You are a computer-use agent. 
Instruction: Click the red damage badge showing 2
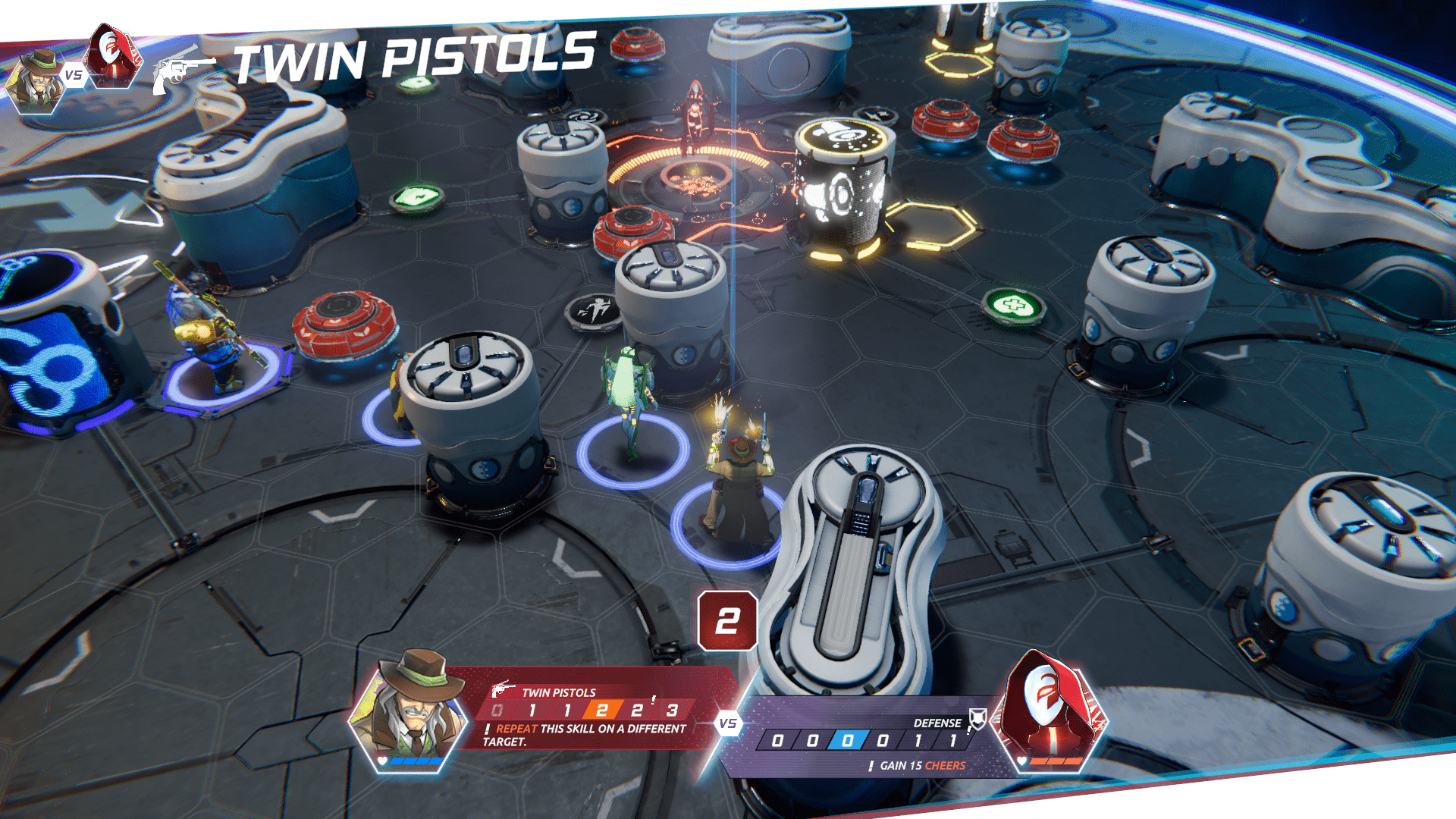coord(727,621)
